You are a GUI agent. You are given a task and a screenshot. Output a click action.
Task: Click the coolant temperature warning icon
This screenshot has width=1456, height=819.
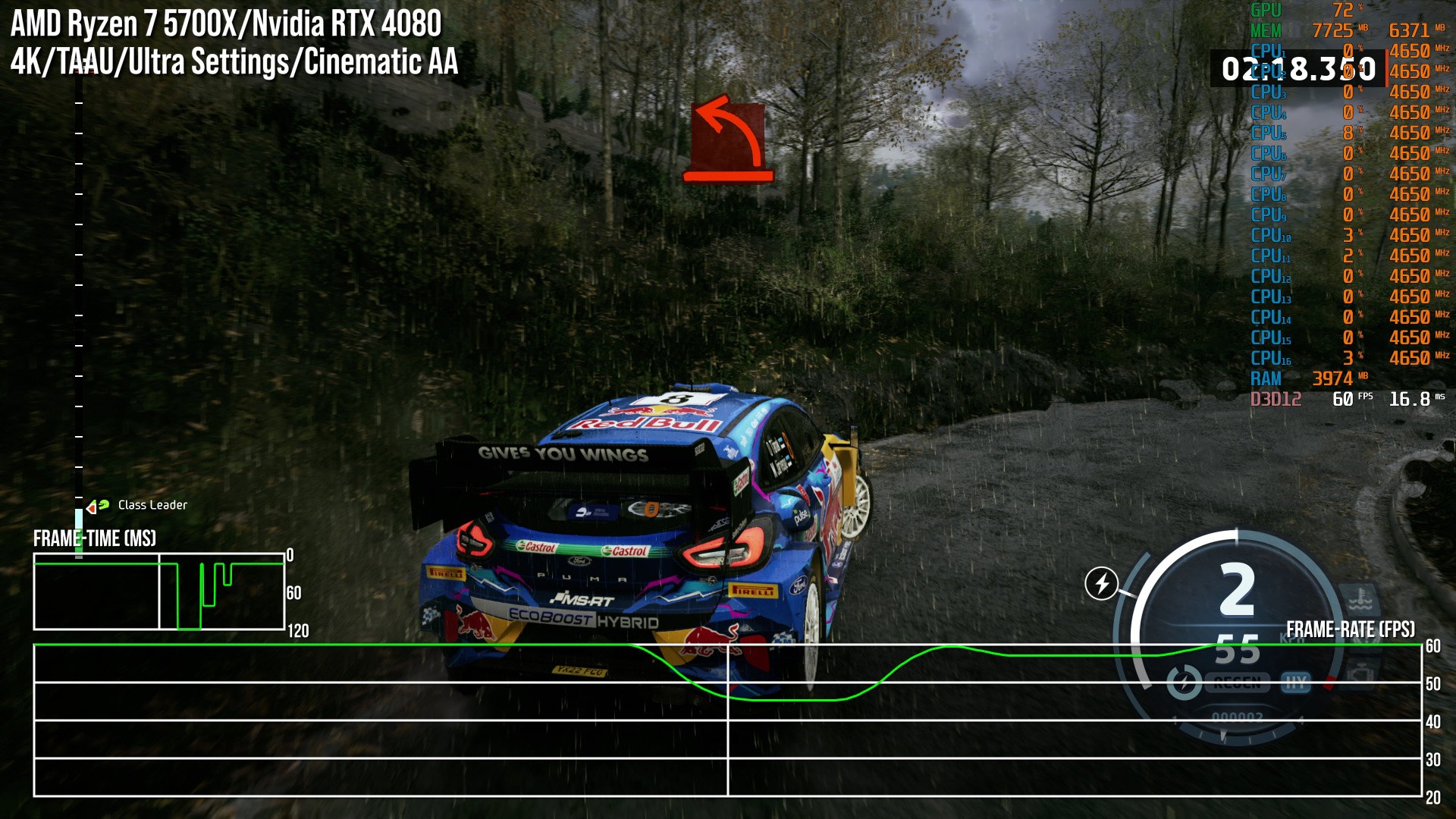(x=1359, y=601)
